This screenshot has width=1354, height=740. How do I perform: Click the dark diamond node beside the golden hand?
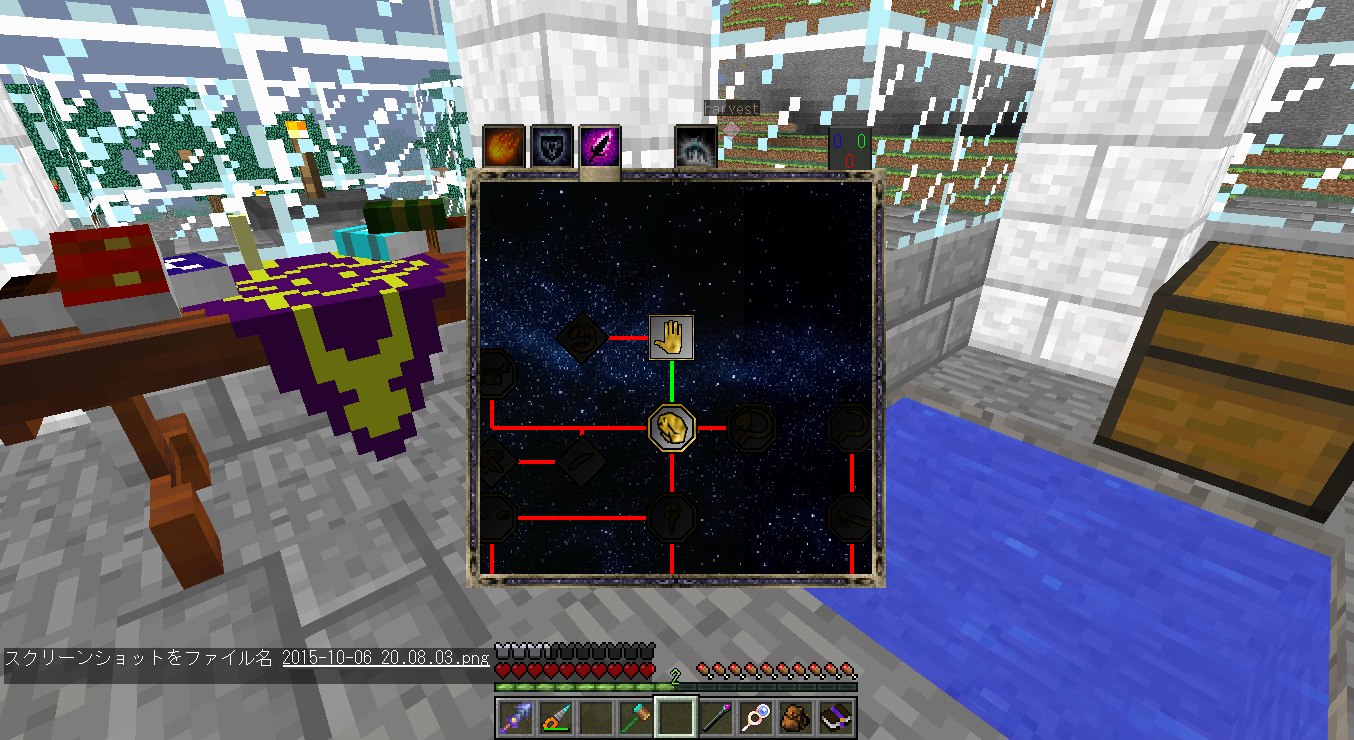[x=580, y=338]
